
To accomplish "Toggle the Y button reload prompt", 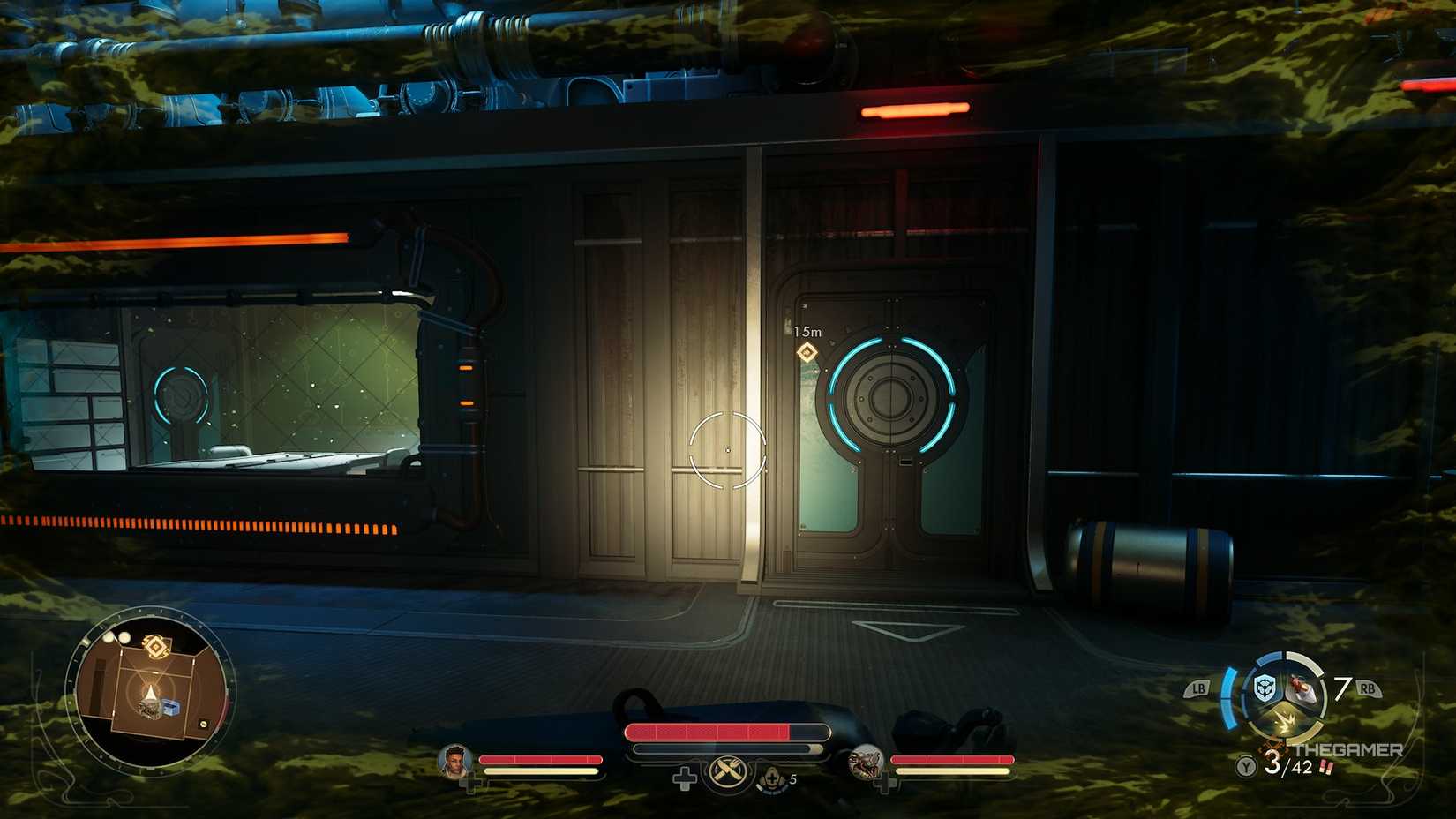I will (x=1245, y=766).
